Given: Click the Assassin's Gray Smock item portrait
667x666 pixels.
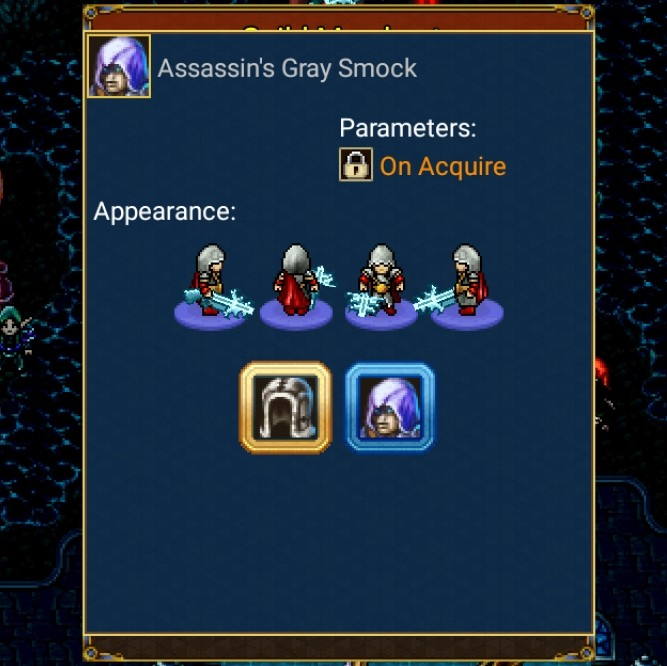Looking at the screenshot, I should [119, 67].
